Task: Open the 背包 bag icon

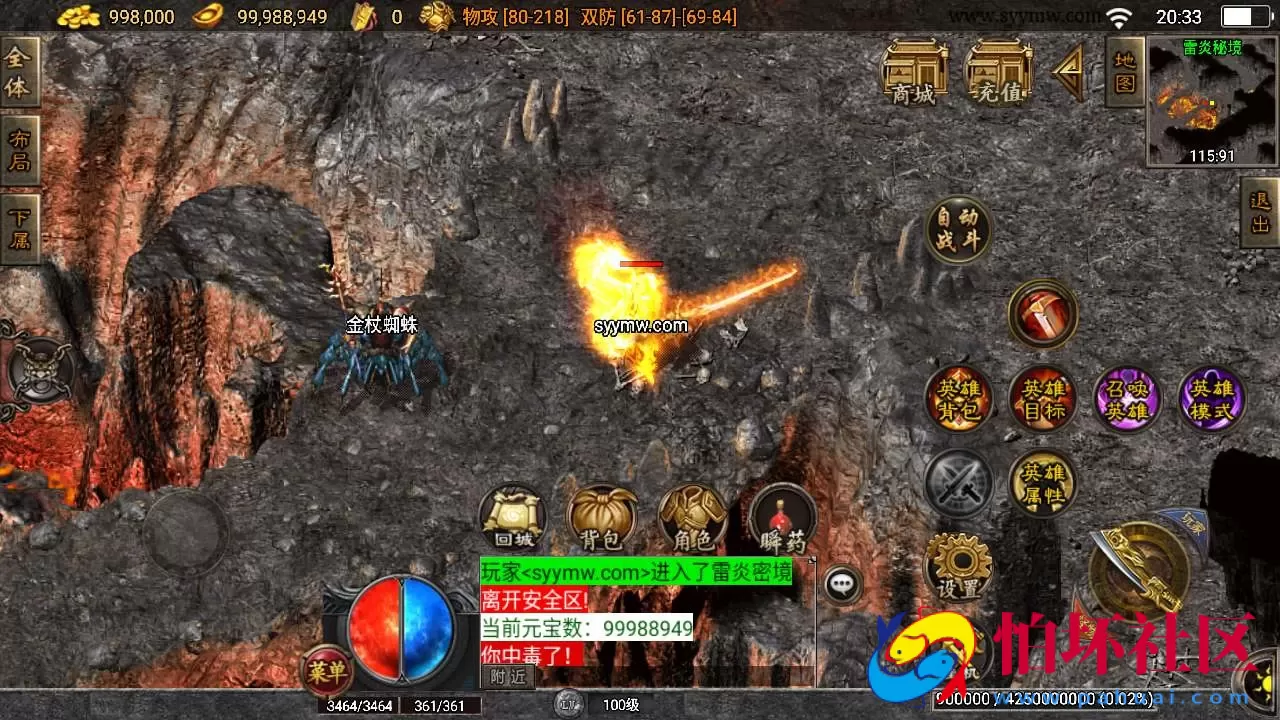Action: coord(601,518)
